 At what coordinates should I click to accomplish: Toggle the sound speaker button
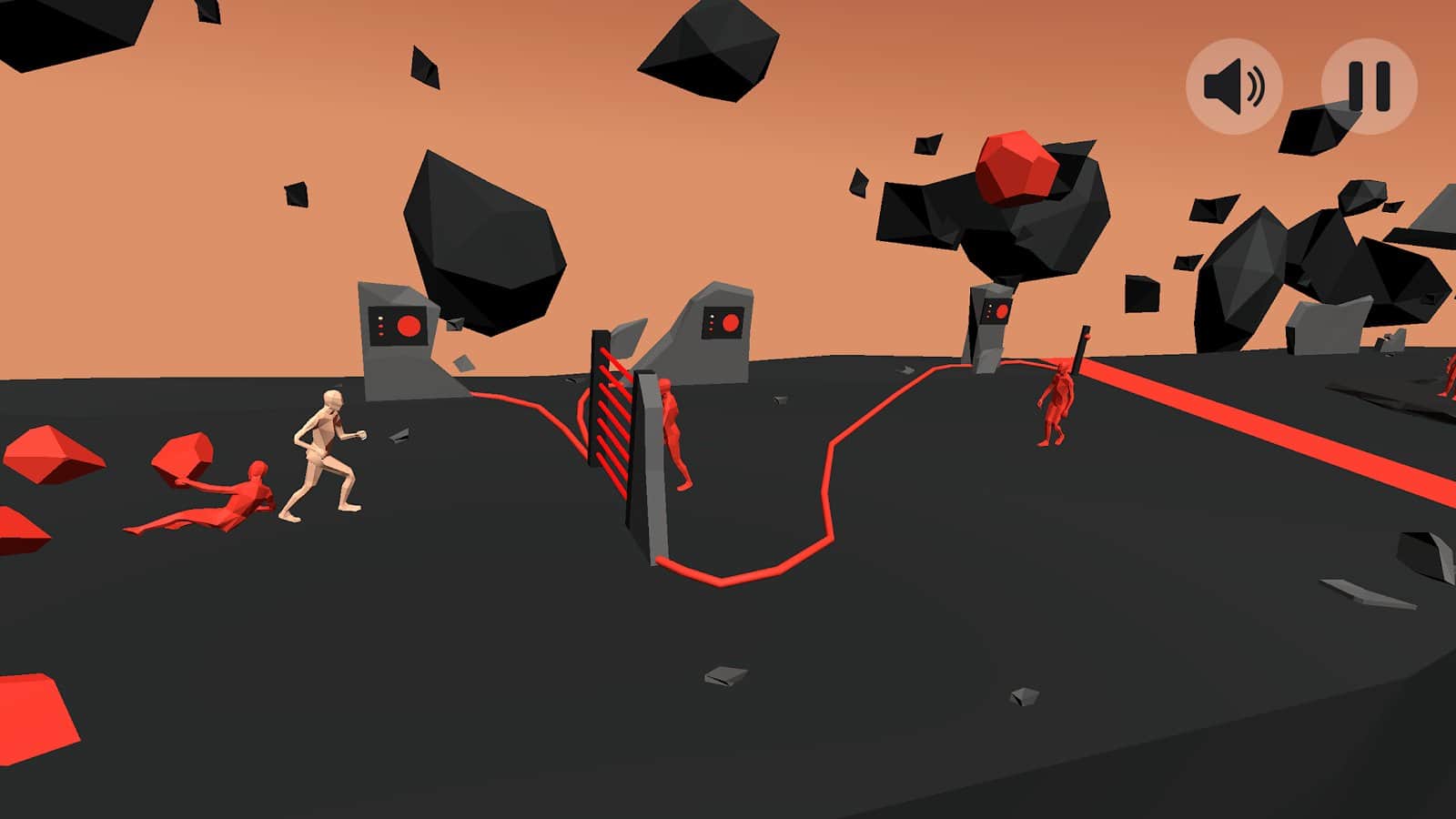tap(1234, 86)
